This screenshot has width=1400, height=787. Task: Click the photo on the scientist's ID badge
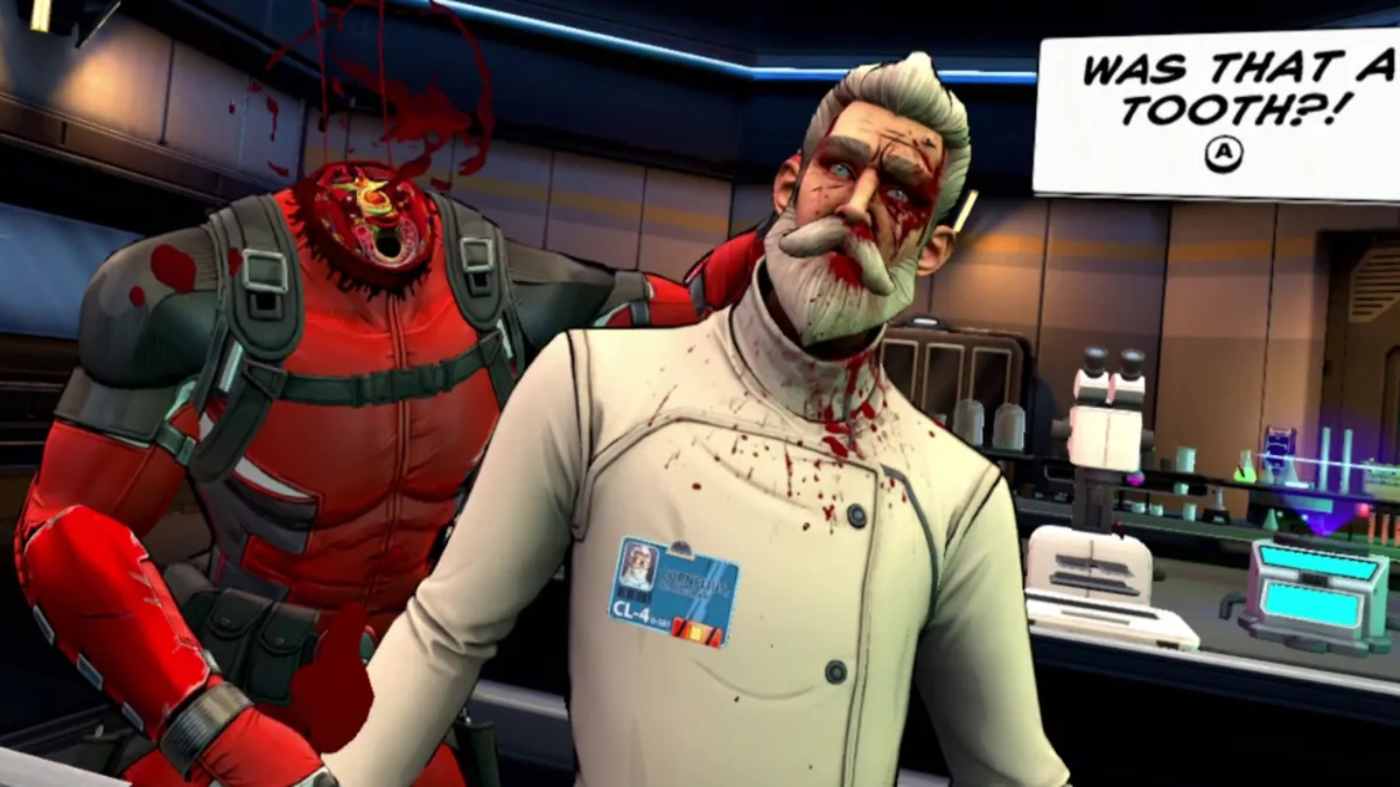(637, 568)
